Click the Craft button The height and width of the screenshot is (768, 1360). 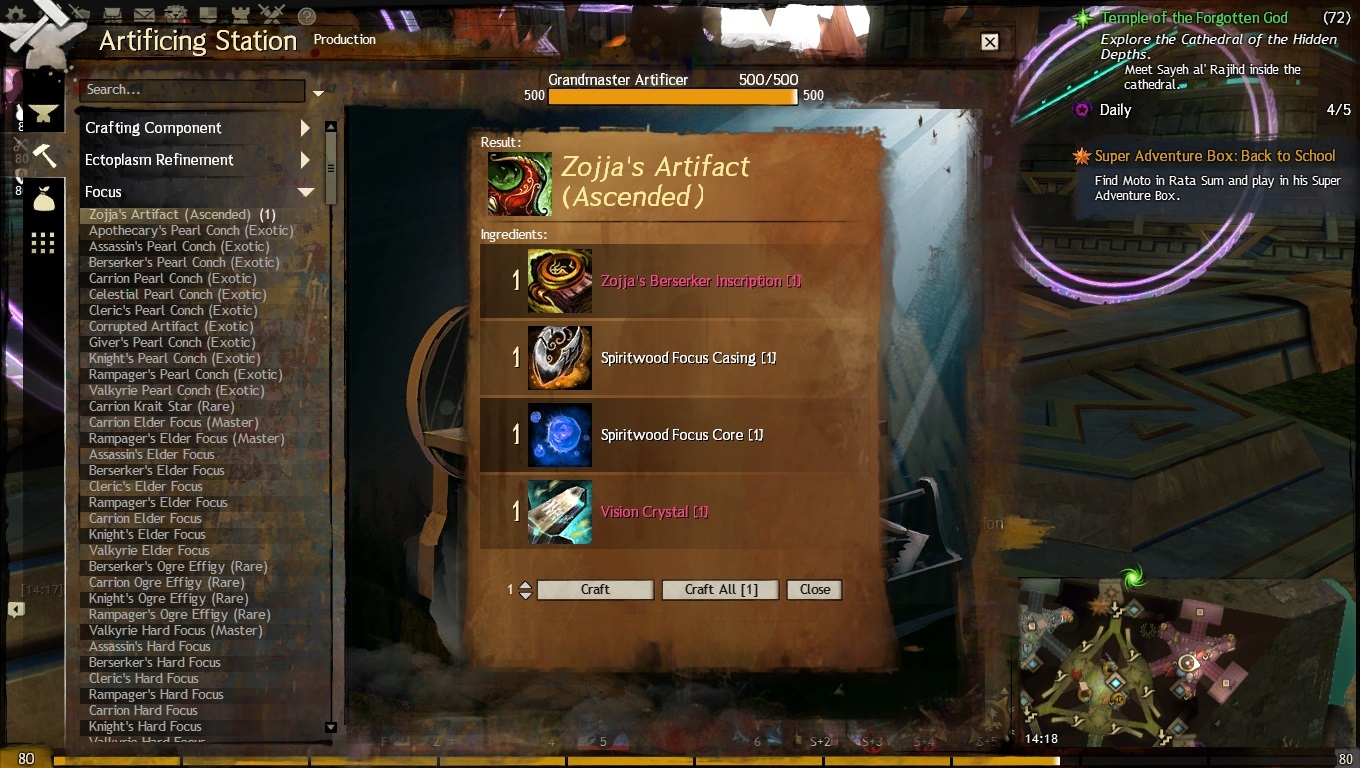tap(595, 590)
